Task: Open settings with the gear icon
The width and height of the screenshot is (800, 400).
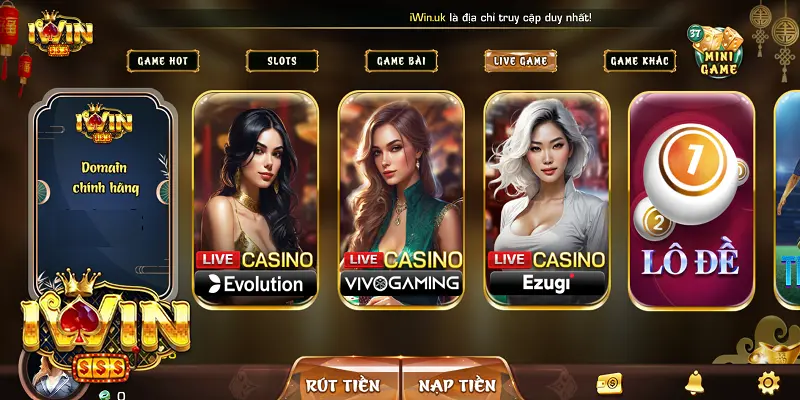Action: [x=768, y=382]
